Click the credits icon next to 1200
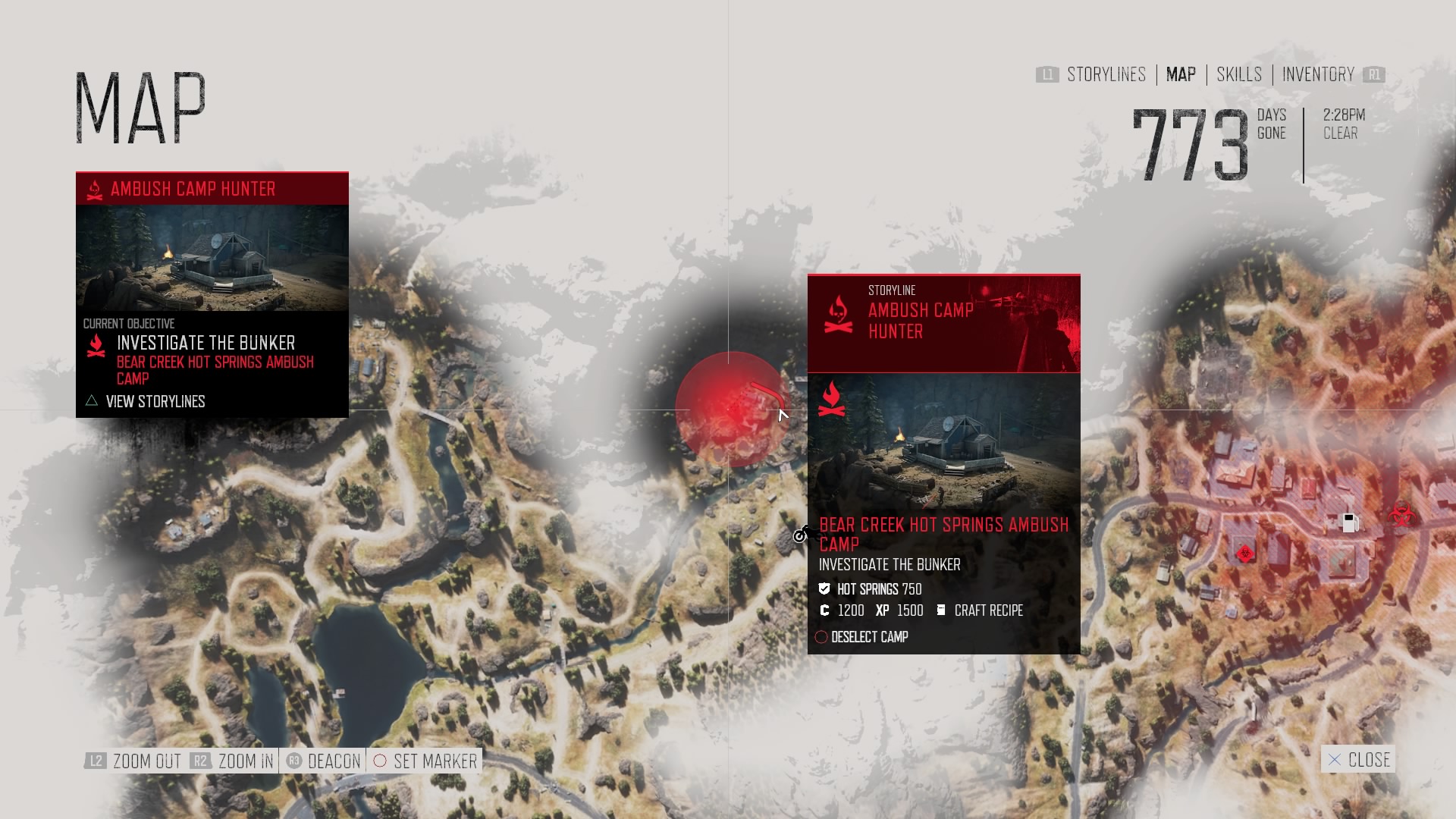Screen dimensions: 1456x819 click(824, 610)
